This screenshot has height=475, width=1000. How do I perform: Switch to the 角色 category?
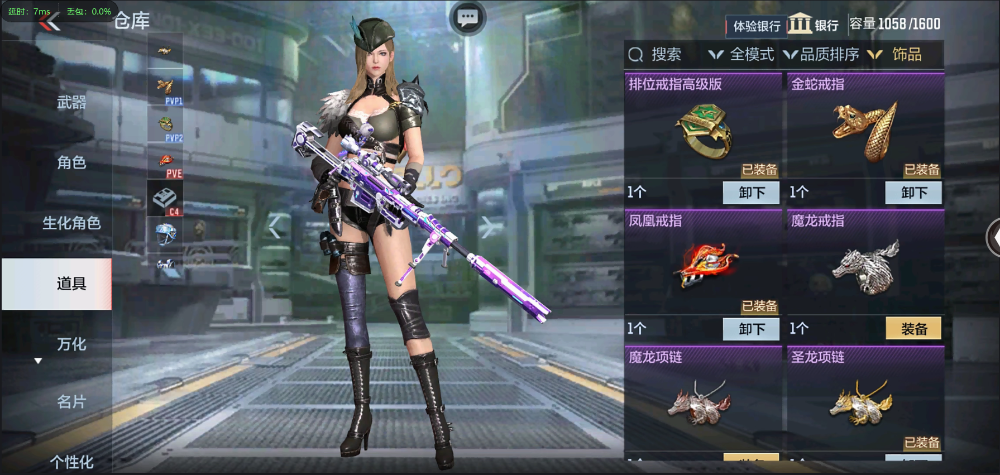(x=71, y=162)
